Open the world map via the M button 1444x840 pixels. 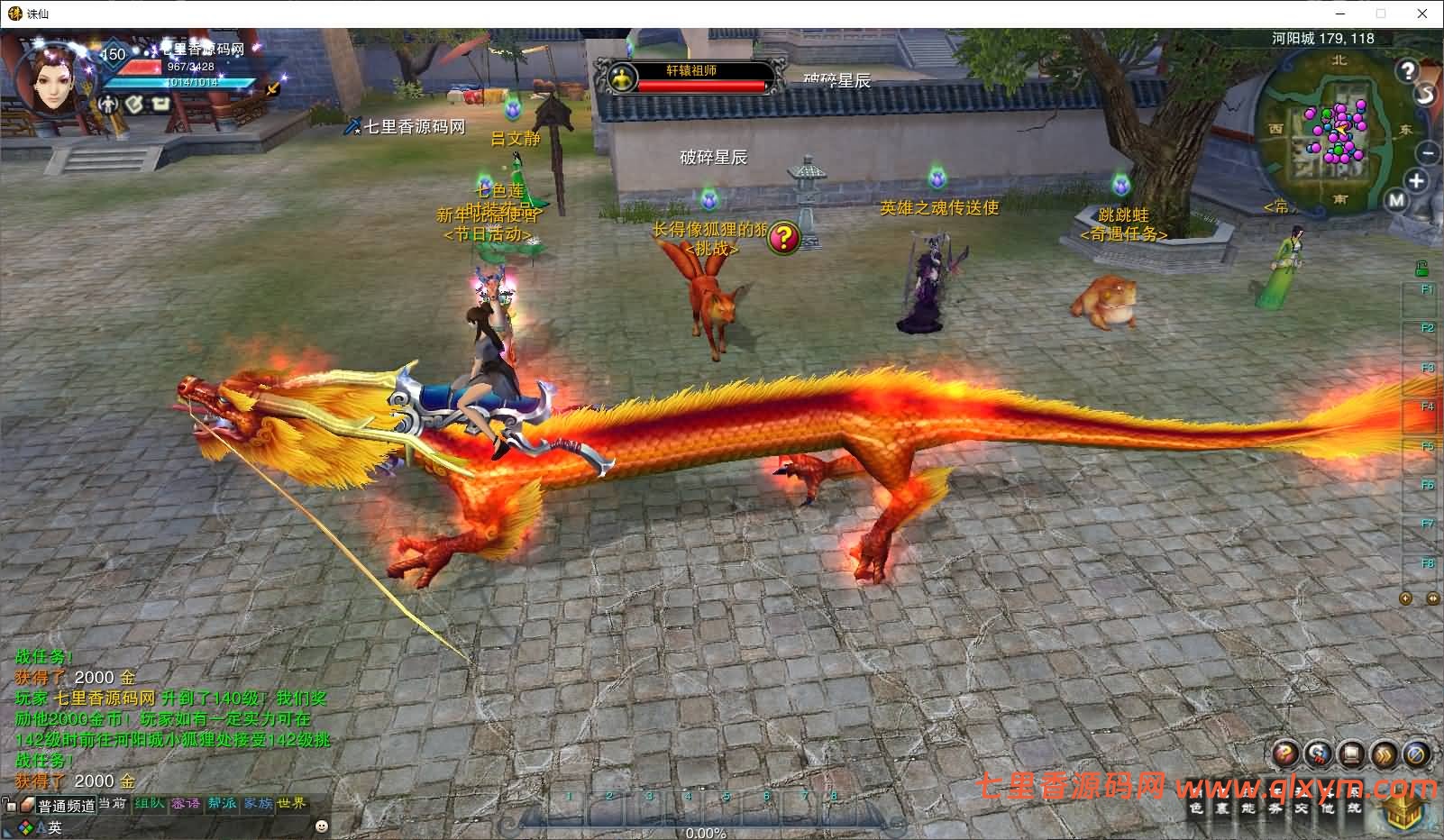click(1396, 201)
